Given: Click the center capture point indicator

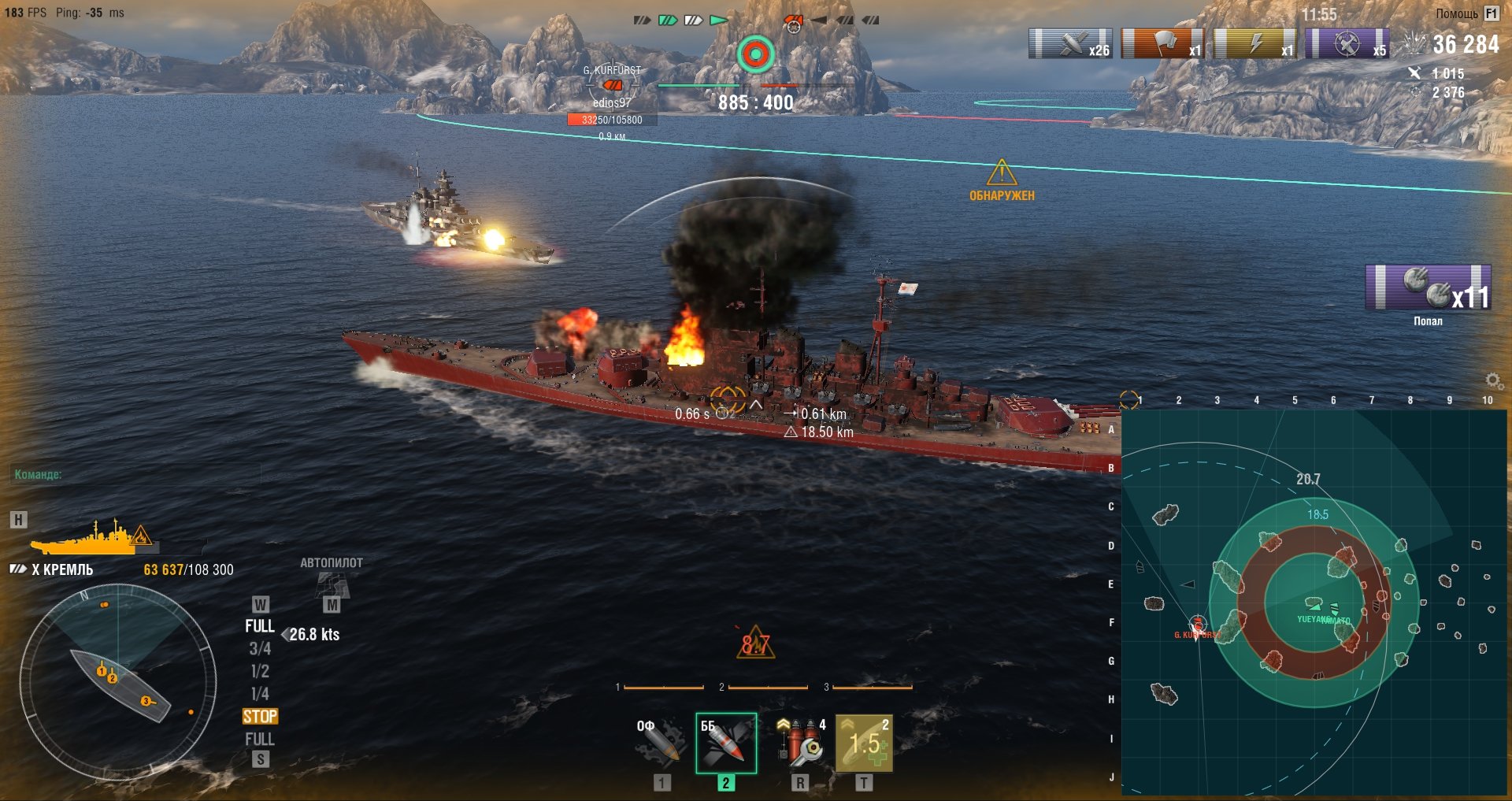Looking at the screenshot, I should click(755, 54).
